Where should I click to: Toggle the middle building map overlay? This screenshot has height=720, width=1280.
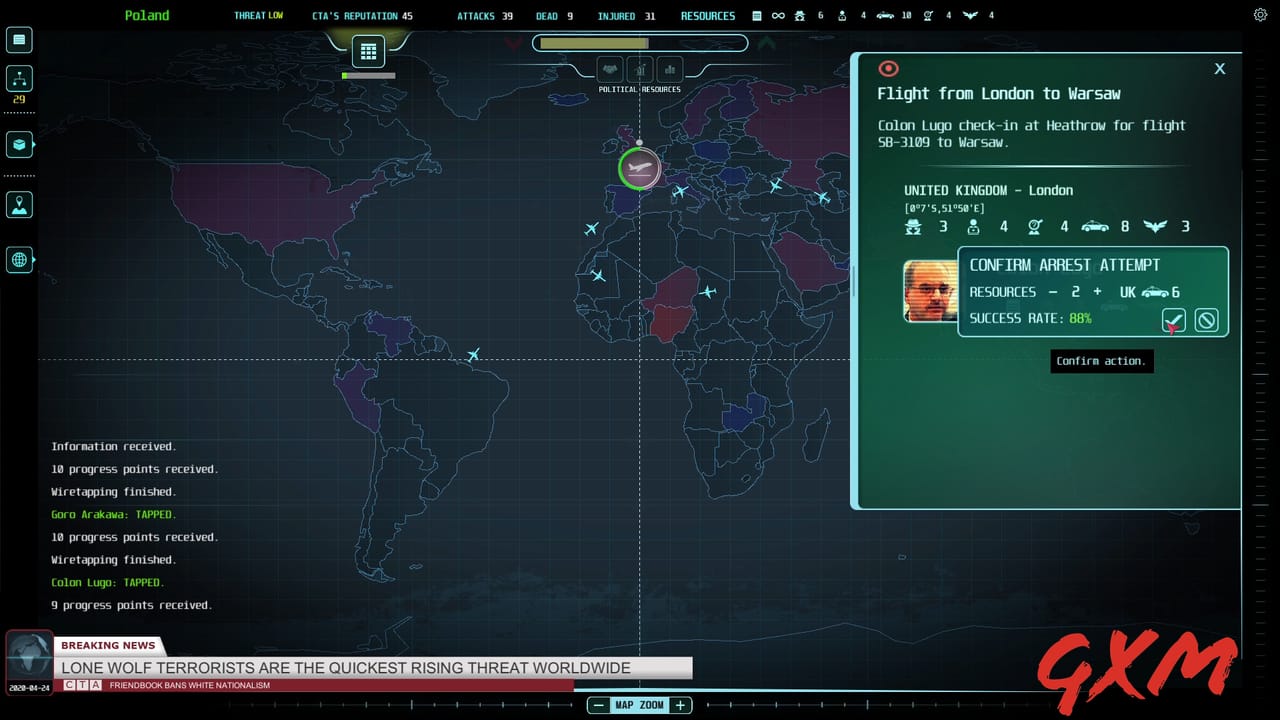point(641,69)
